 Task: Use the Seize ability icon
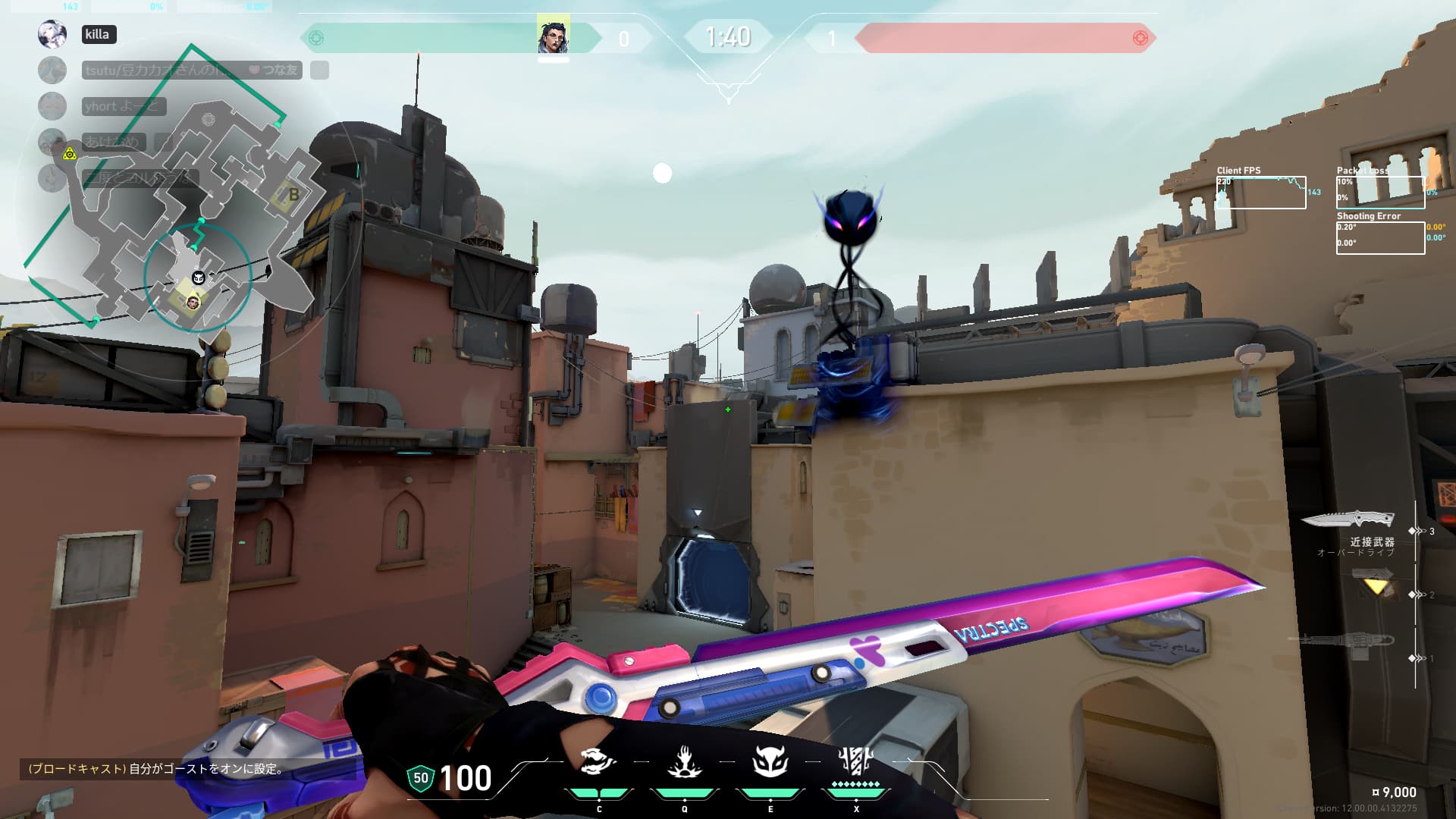[x=684, y=761]
